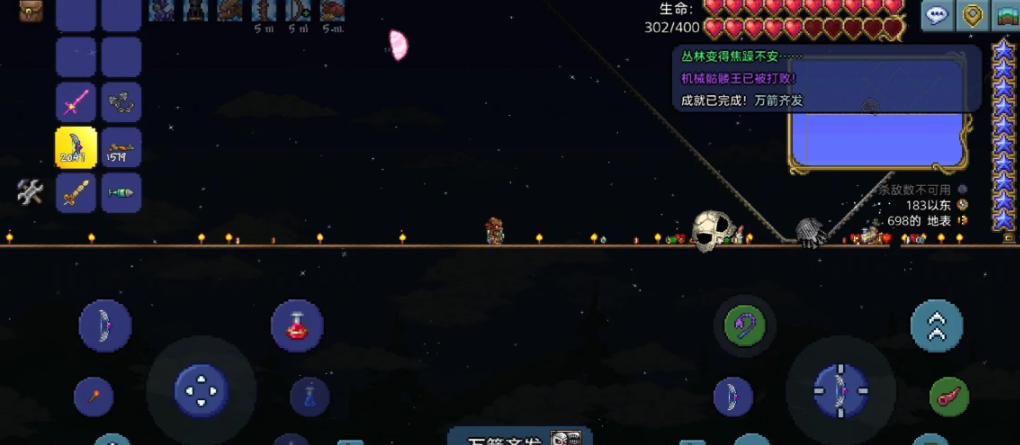Select the highlighted bow hotbar slot

76,147
